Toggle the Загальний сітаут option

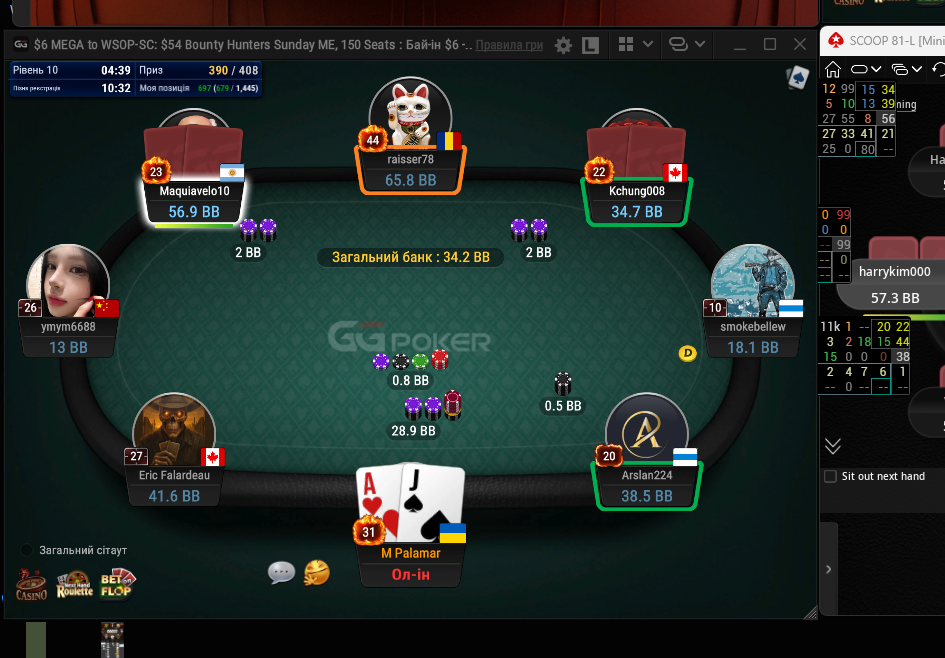(26, 550)
